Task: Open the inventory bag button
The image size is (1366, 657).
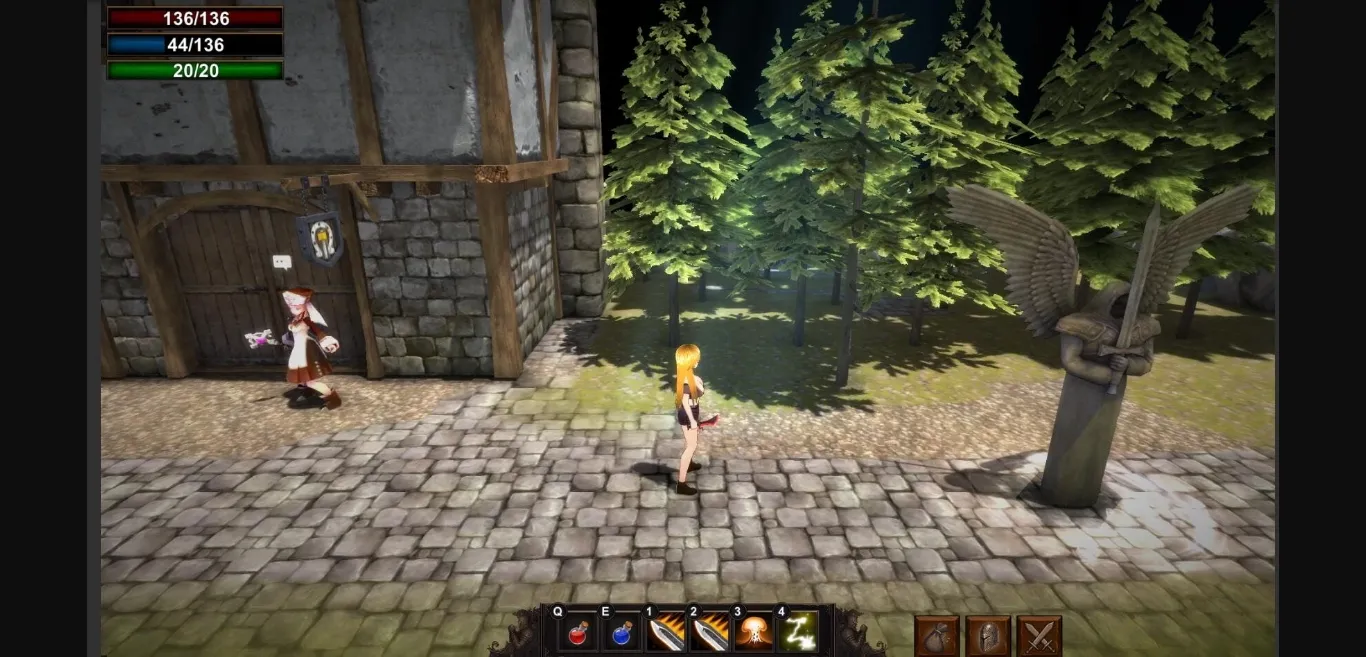Action: pyautogui.click(x=937, y=636)
